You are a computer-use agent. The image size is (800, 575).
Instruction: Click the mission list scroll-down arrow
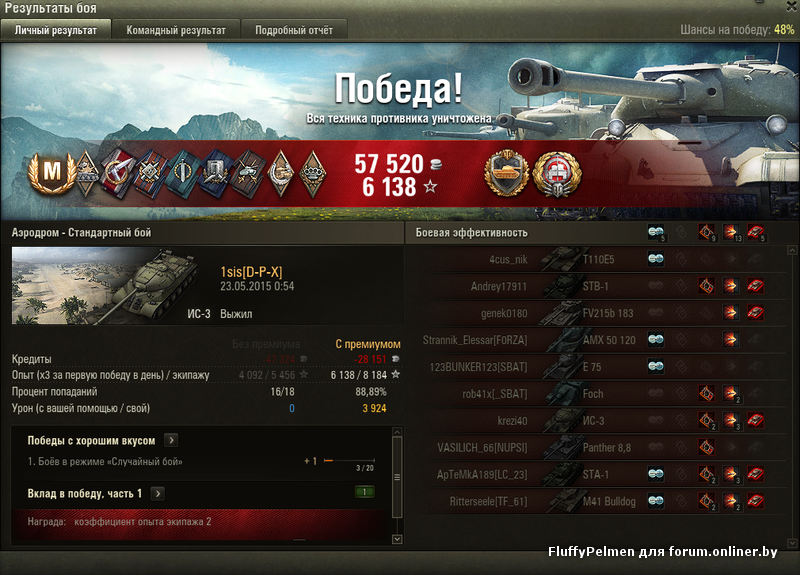pyautogui.click(x=397, y=539)
